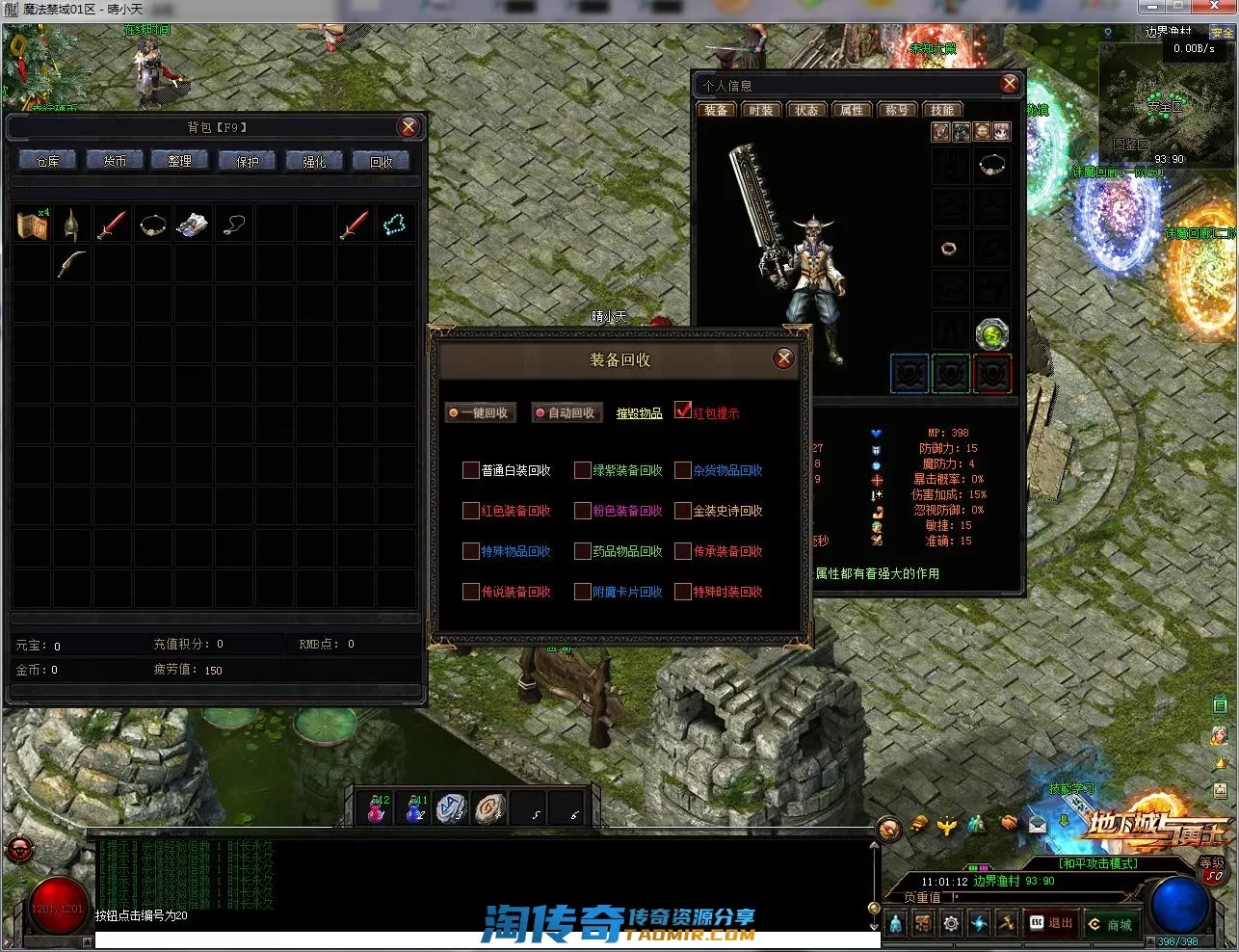Viewport: 1239px width, 952px height.
Task: Close the 背包 inventory window
Action: pos(409,127)
